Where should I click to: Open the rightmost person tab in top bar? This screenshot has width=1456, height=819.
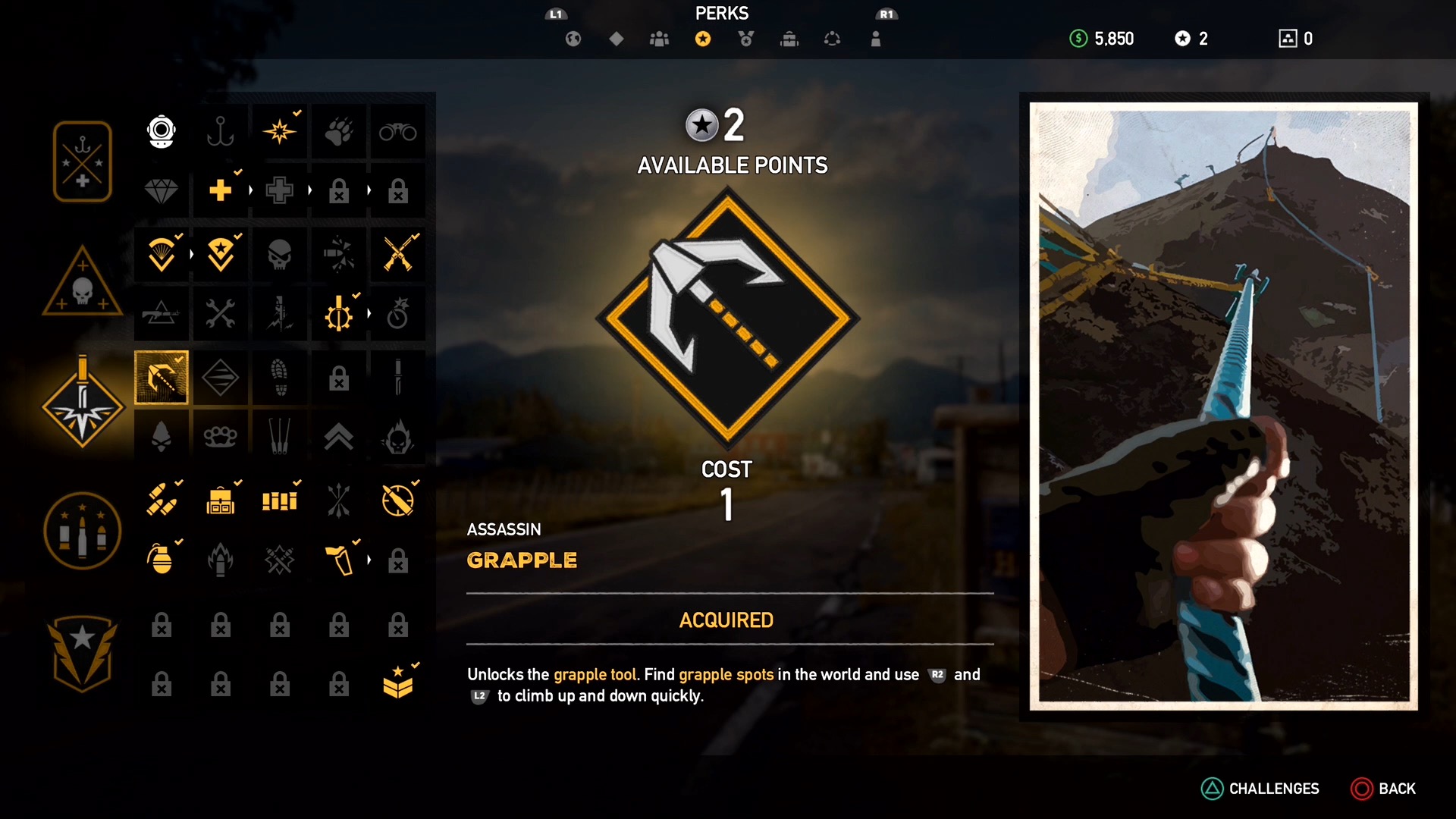(x=876, y=39)
